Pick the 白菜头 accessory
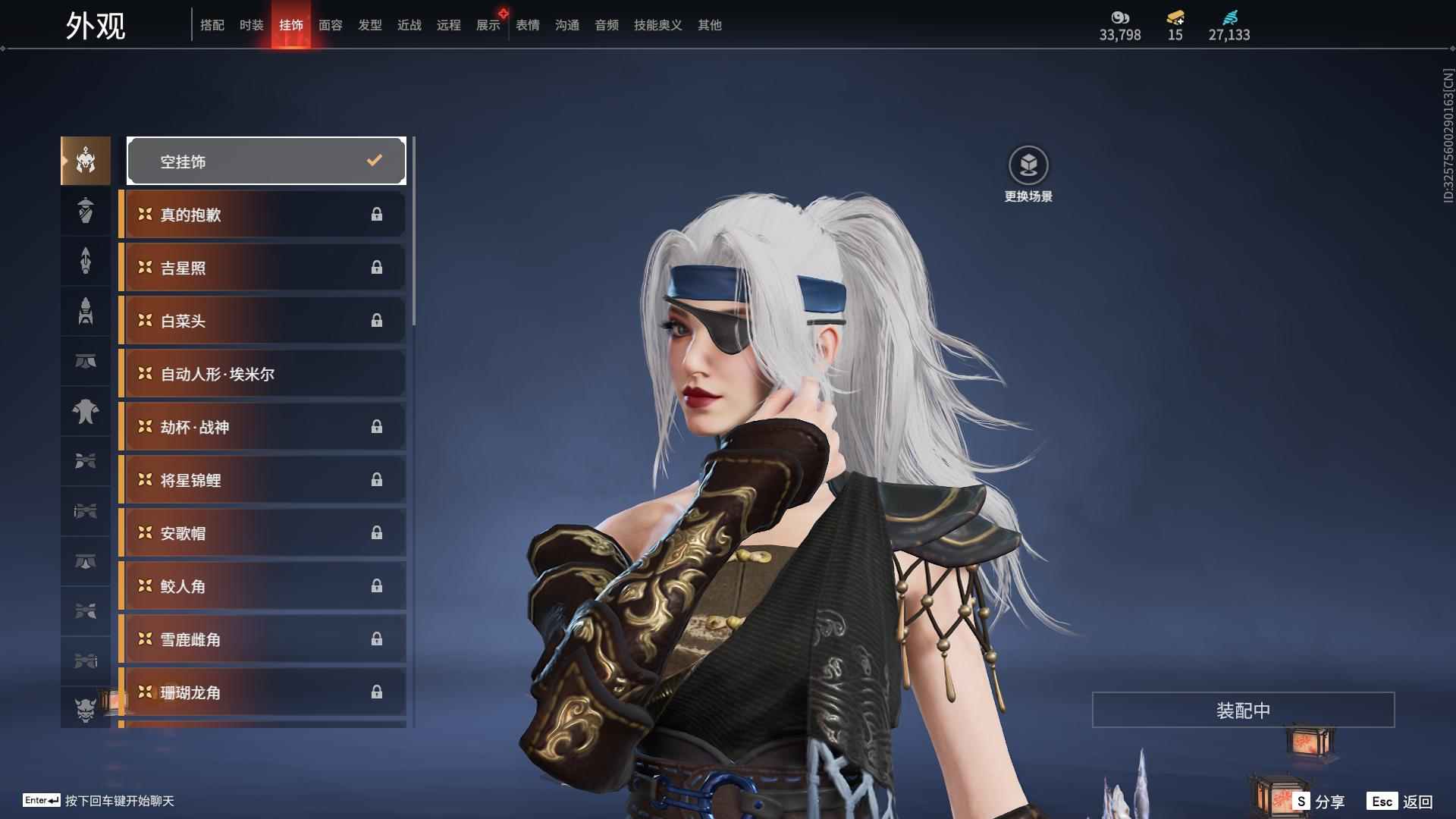Viewport: 1456px width, 819px height. [263, 321]
